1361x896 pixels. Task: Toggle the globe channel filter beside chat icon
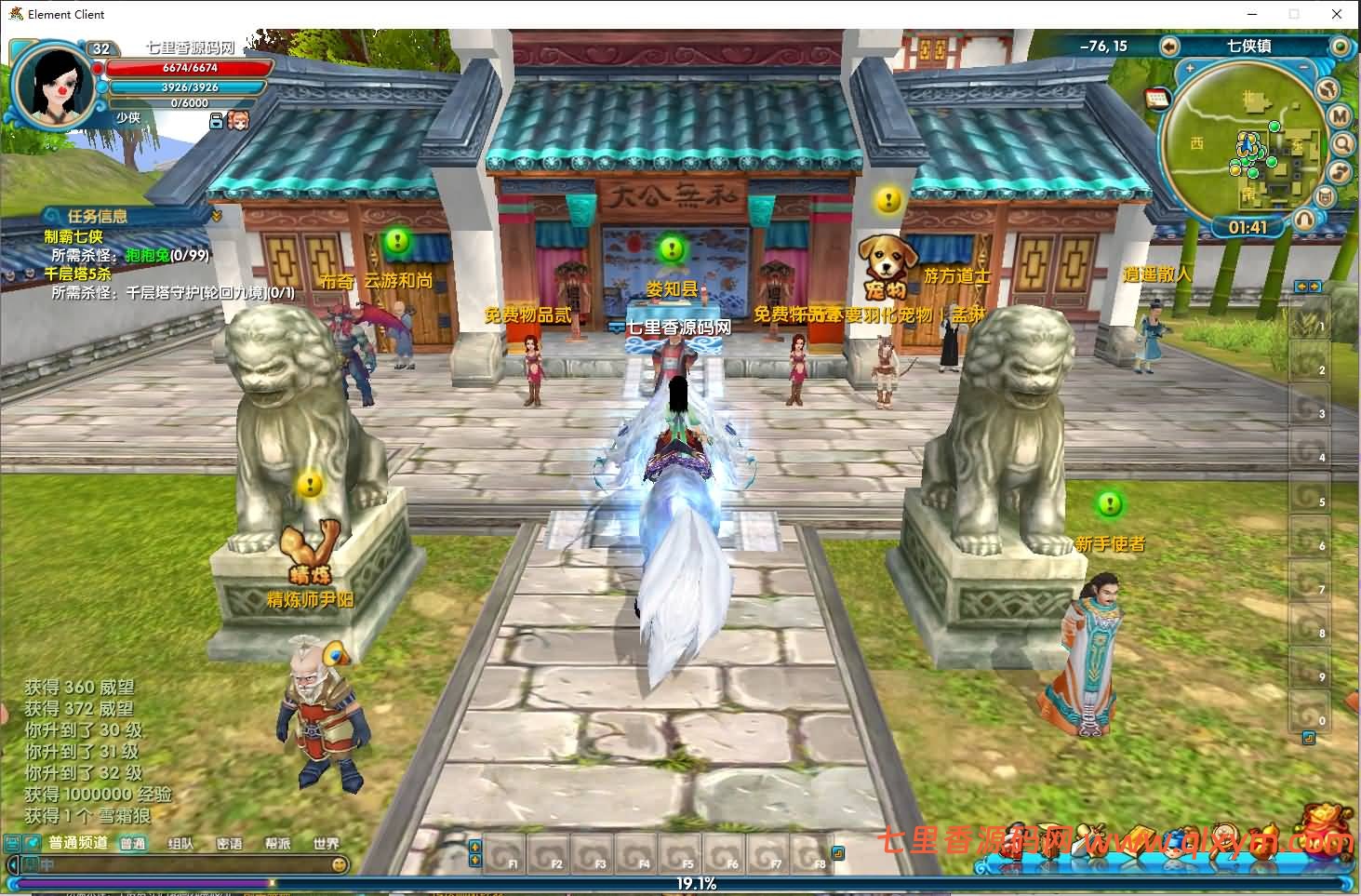31,843
